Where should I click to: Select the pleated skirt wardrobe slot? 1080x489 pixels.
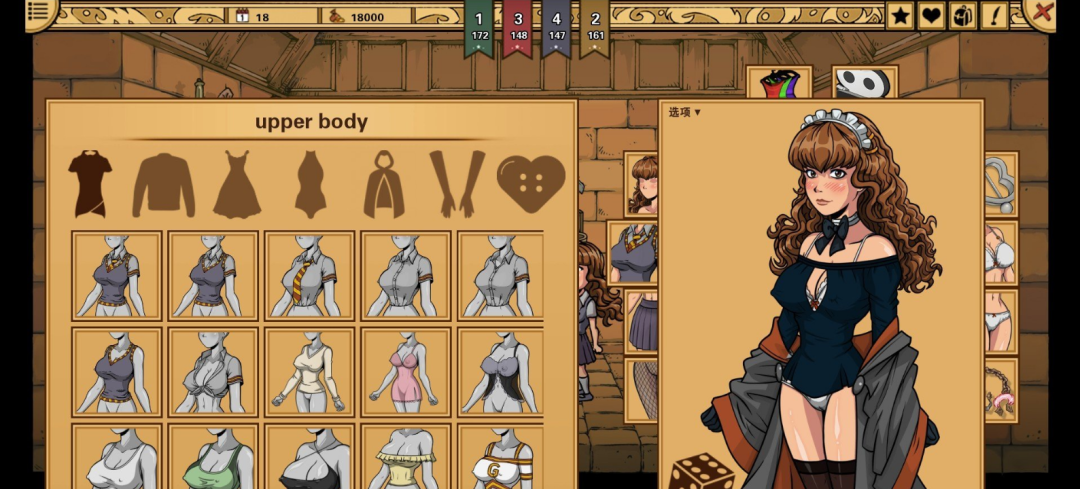[x=642, y=321]
